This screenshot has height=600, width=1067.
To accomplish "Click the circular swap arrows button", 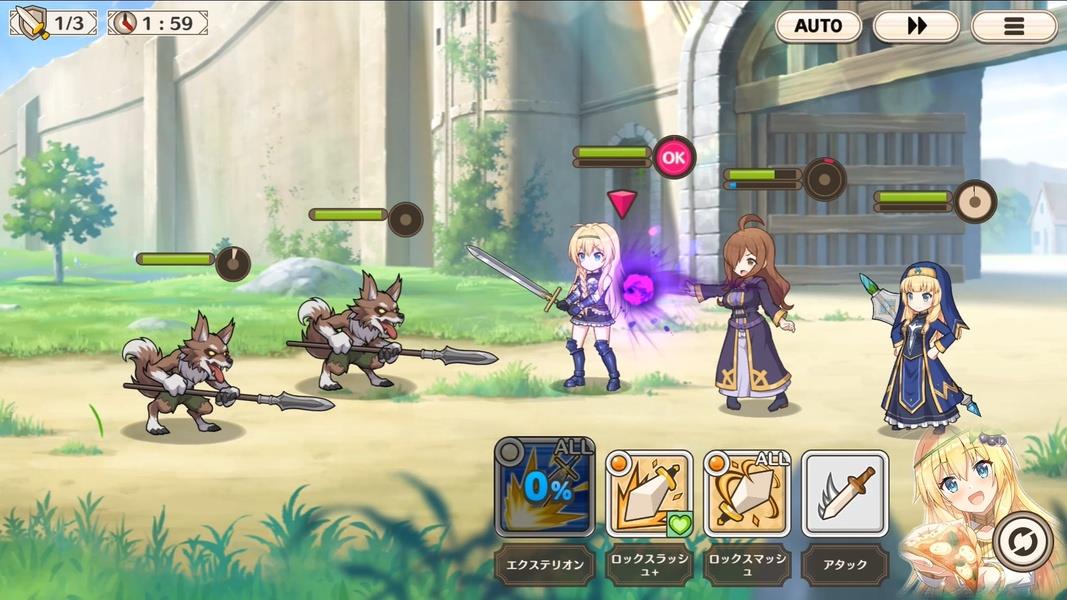I will pyautogui.click(x=1024, y=542).
